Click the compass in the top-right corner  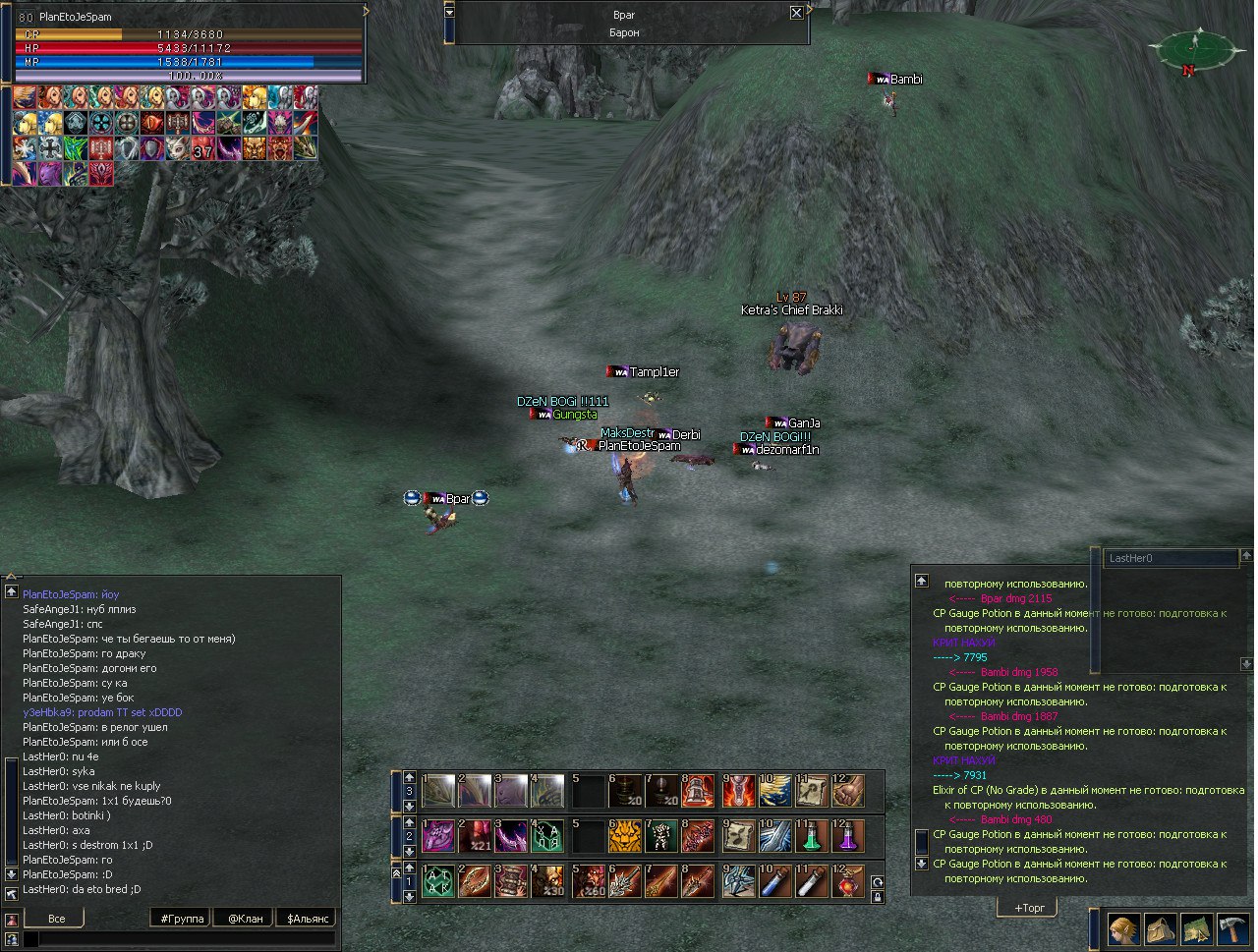click(x=1195, y=49)
